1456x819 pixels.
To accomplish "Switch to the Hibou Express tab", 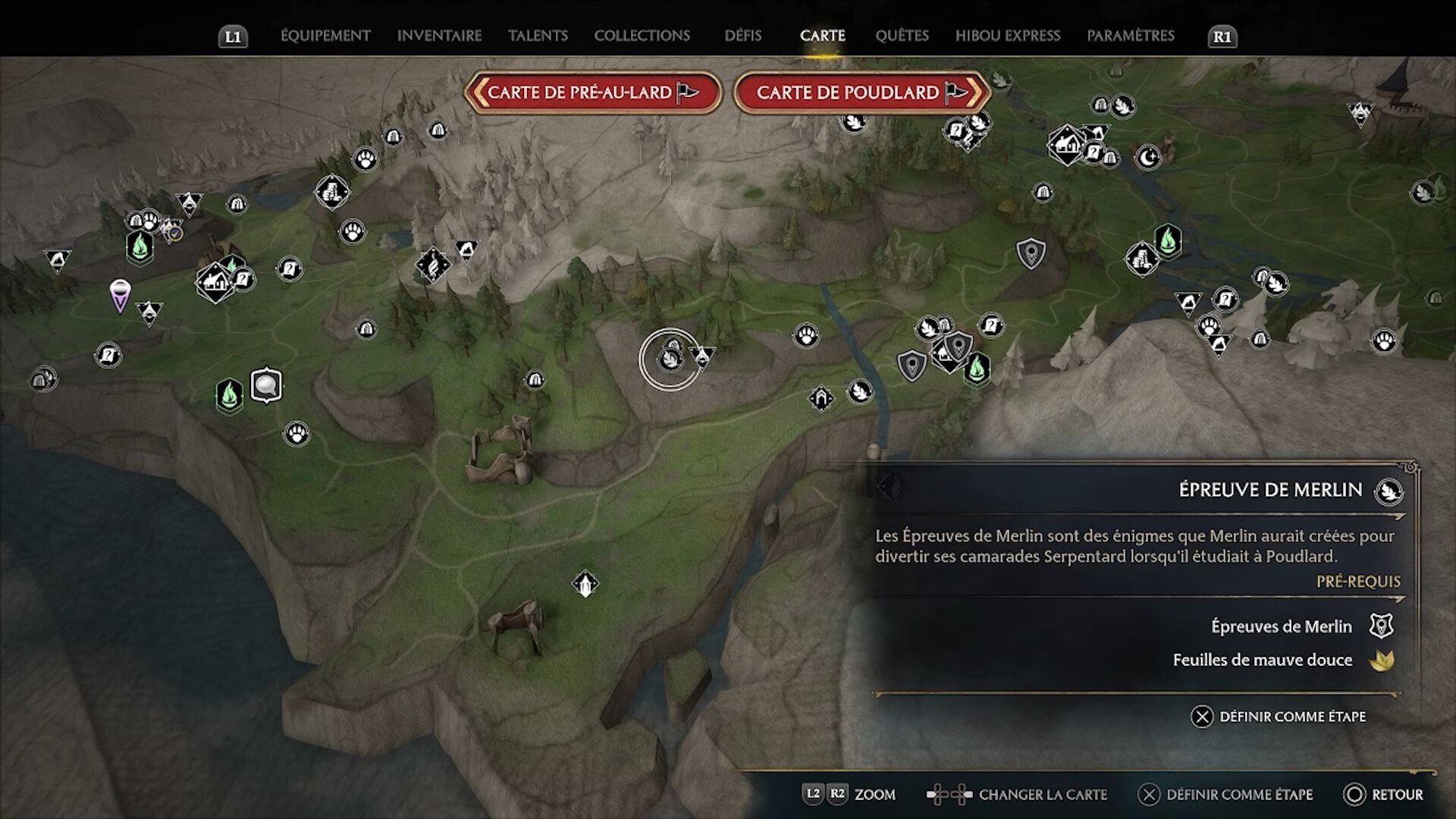I will pyautogui.click(x=1007, y=36).
